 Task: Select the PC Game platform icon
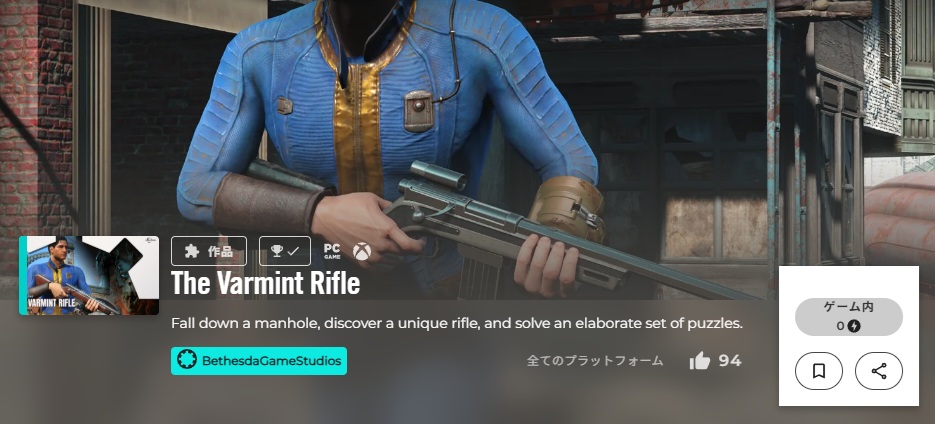pos(333,251)
